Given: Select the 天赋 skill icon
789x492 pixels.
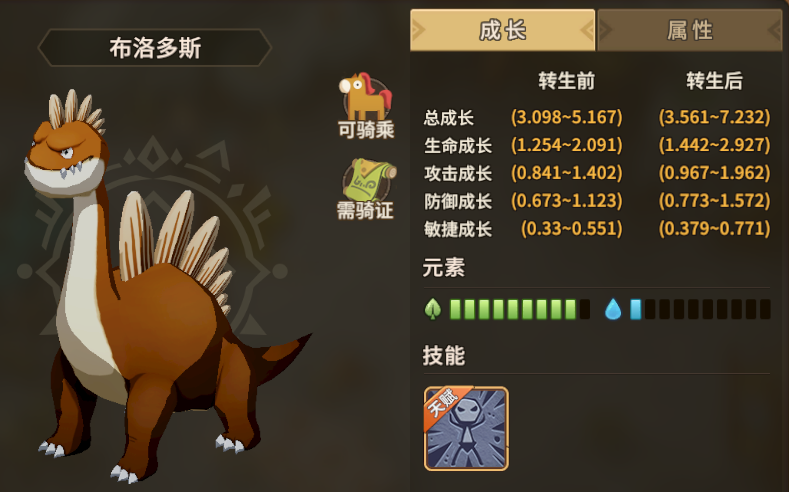Looking at the screenshot, I should coord(466,428).
